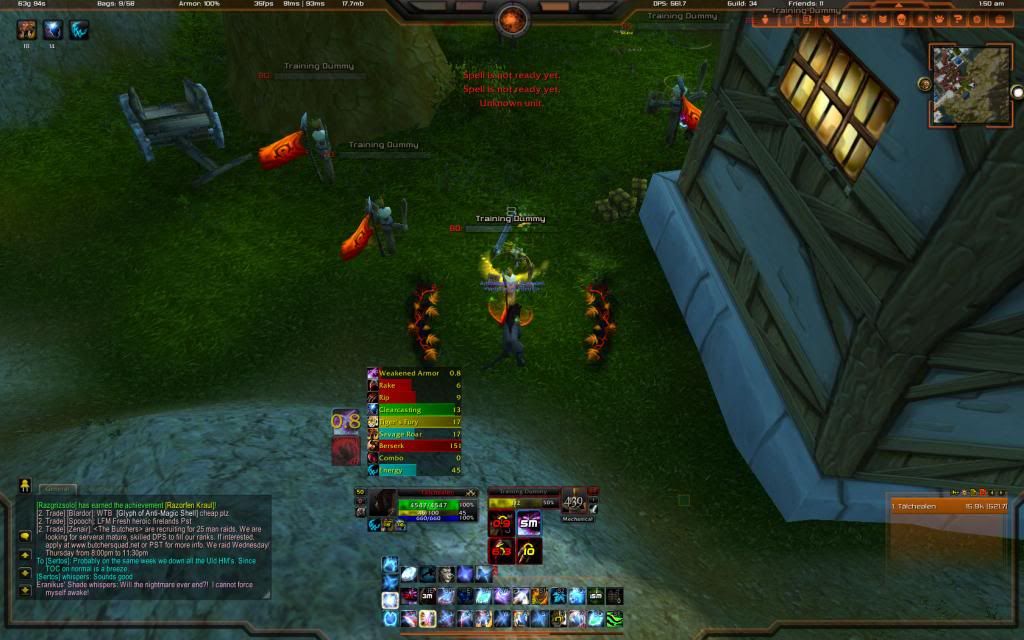Open the skull icon in the micro menu

[900, 19]
